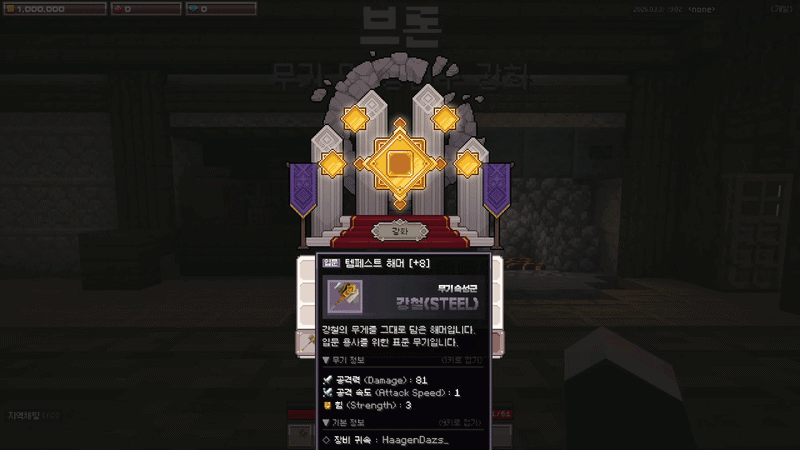Choose the gold diamond on the short left pillar

332,163
